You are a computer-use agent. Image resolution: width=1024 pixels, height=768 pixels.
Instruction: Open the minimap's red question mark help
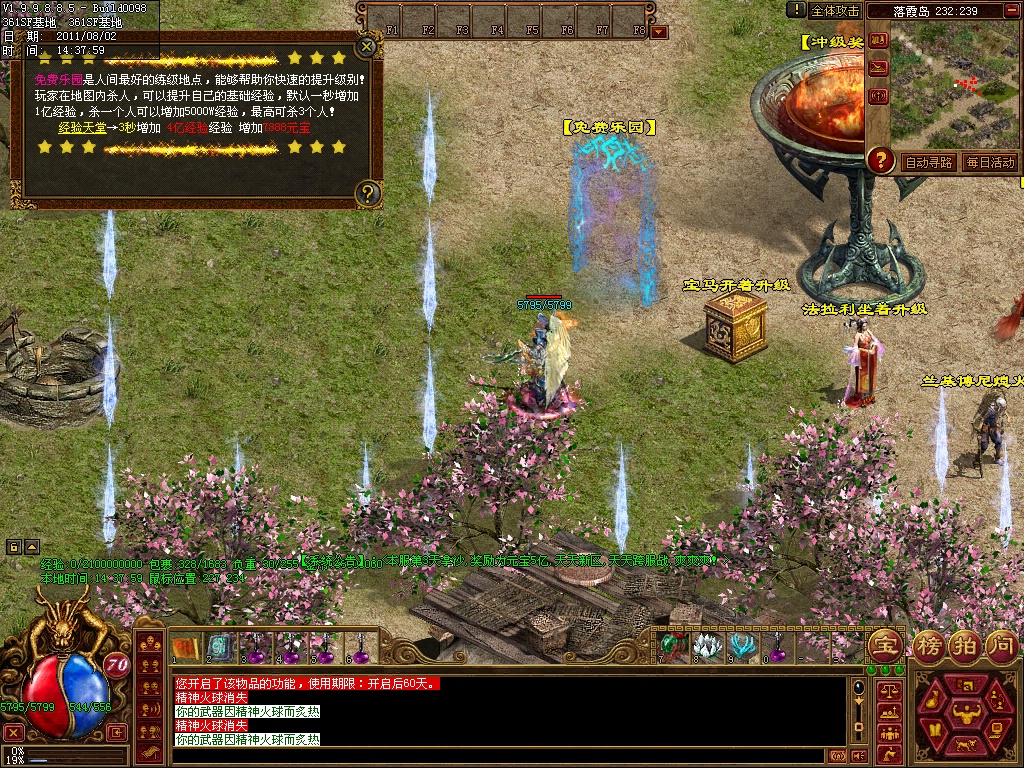click(x=880, y=159)
